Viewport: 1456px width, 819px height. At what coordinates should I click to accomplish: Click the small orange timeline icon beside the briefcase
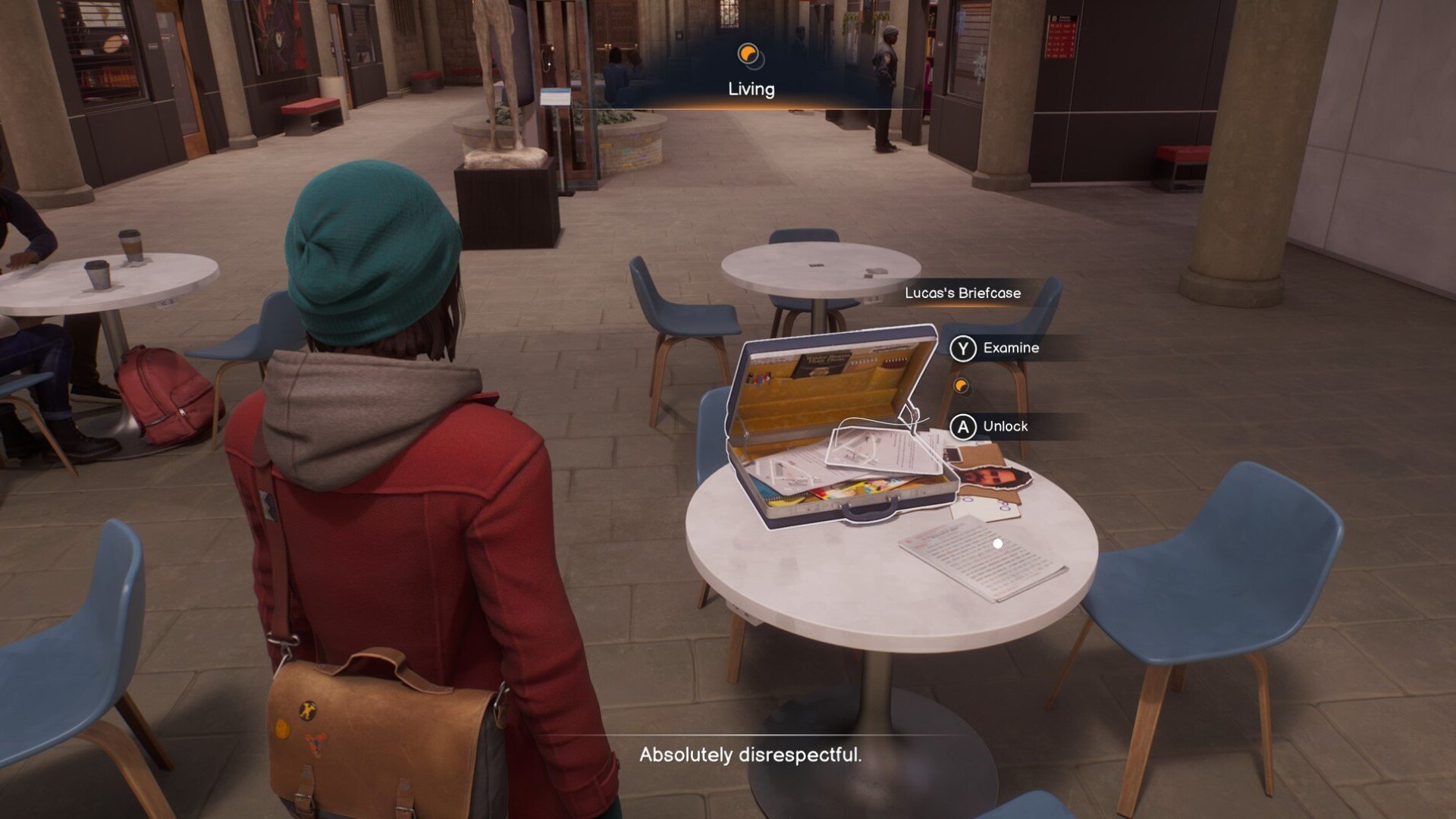point(962,387)
